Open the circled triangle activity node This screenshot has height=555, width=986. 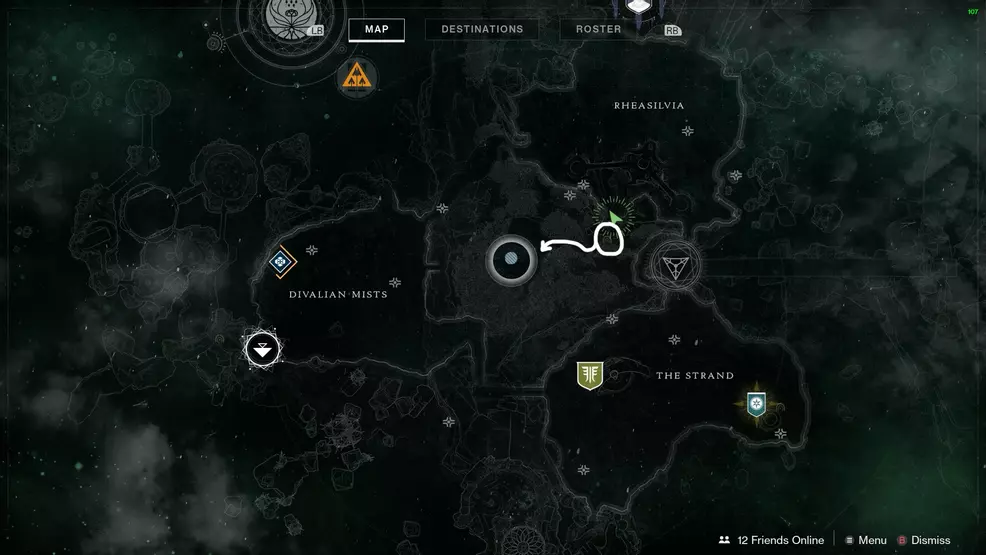click(675, 265)
